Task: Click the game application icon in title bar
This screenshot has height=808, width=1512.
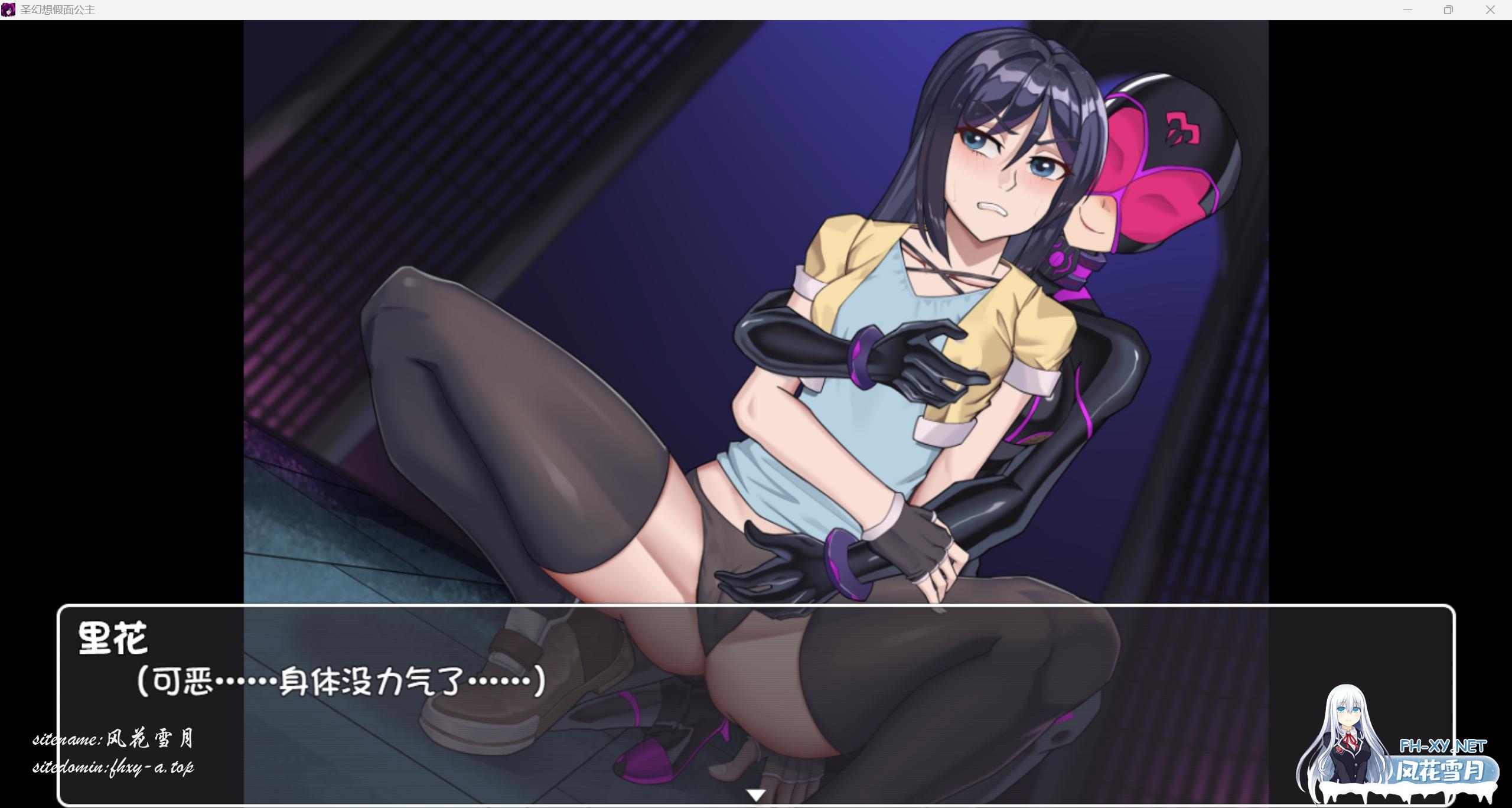Action: [8, 9]
